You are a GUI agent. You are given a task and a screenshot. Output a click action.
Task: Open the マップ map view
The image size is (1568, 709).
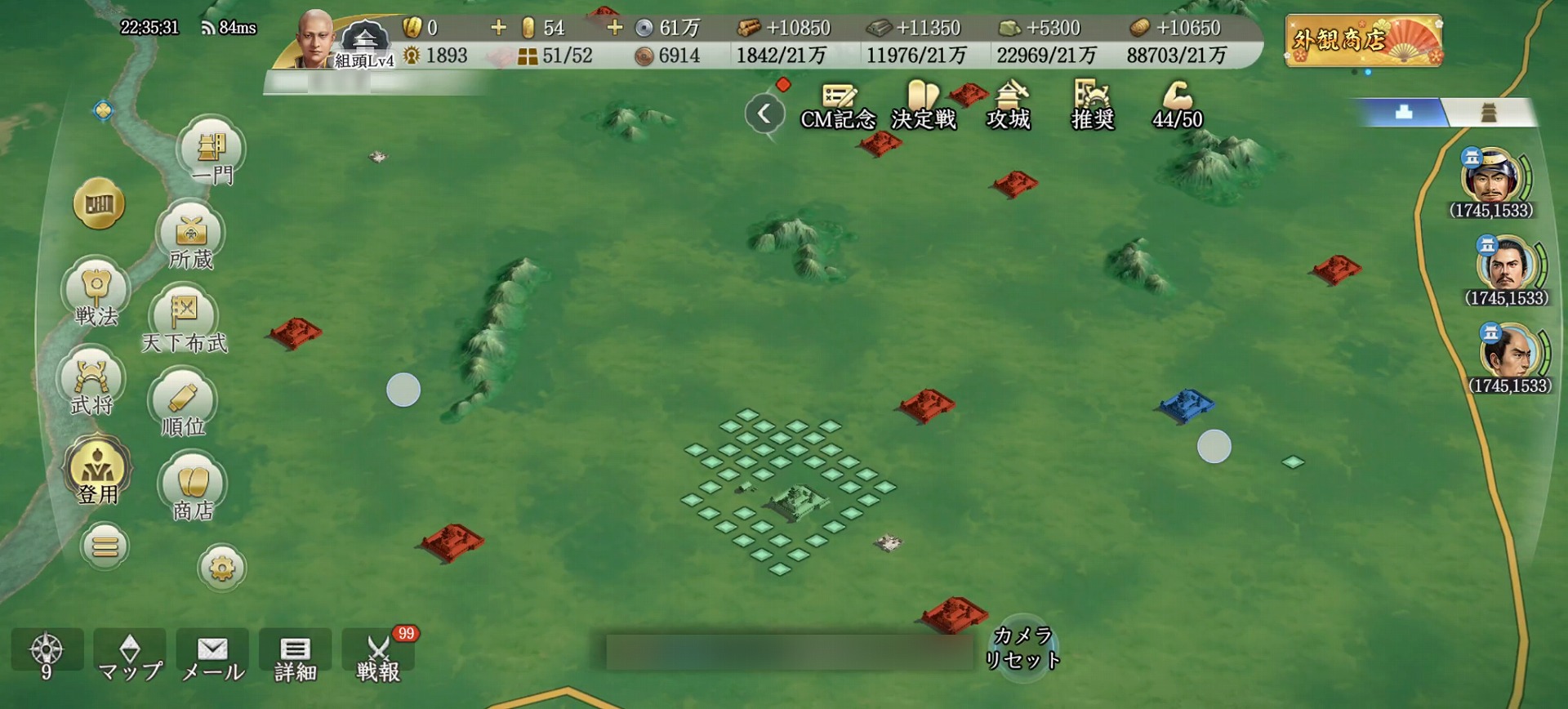pyautogui.click(x=130, y=657)
